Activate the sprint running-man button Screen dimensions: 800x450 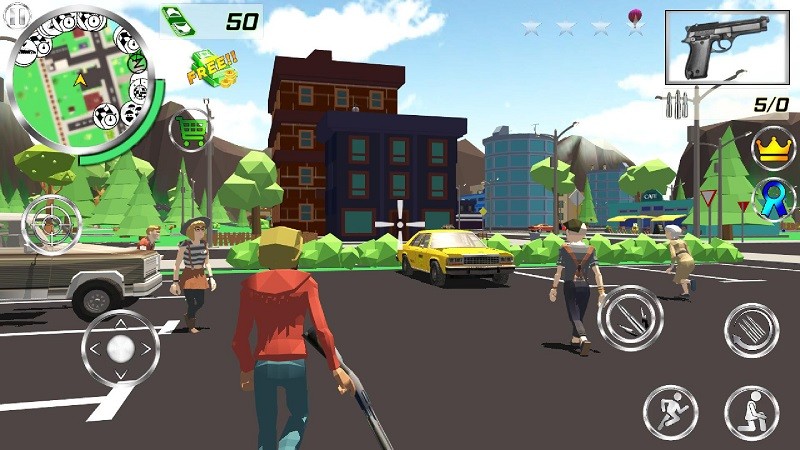[x=670, y=412]
